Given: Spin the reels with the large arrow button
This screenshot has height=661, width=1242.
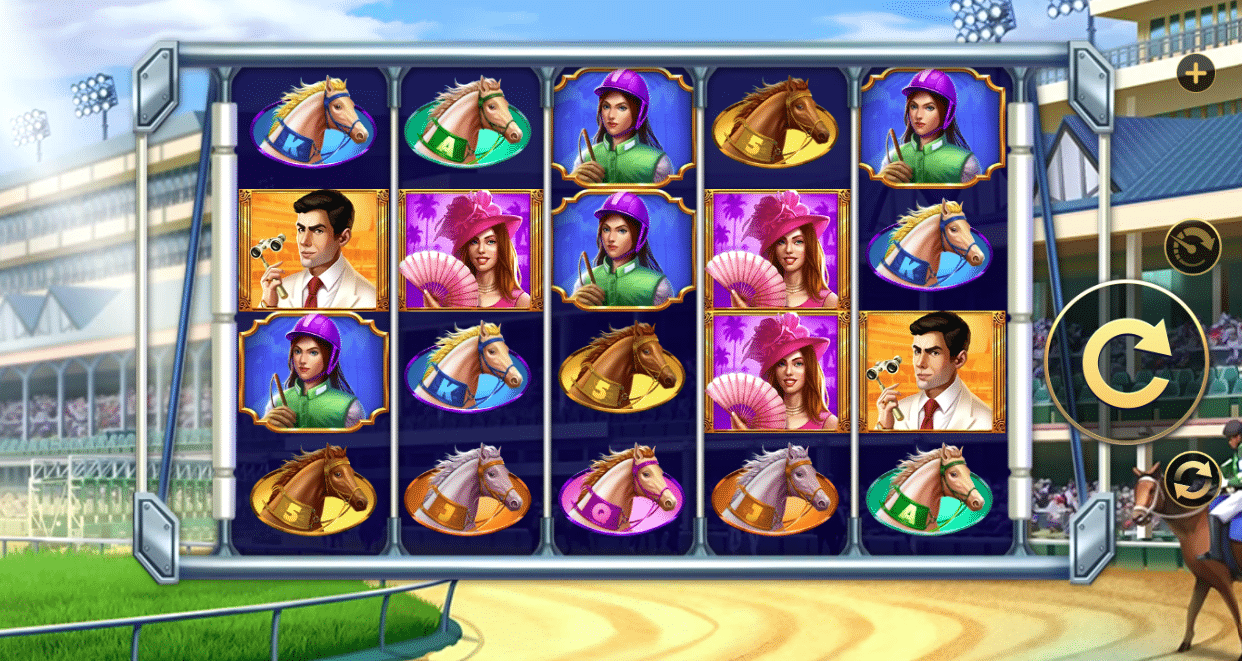Looking at the screenshot, I should click(1126, 362).
